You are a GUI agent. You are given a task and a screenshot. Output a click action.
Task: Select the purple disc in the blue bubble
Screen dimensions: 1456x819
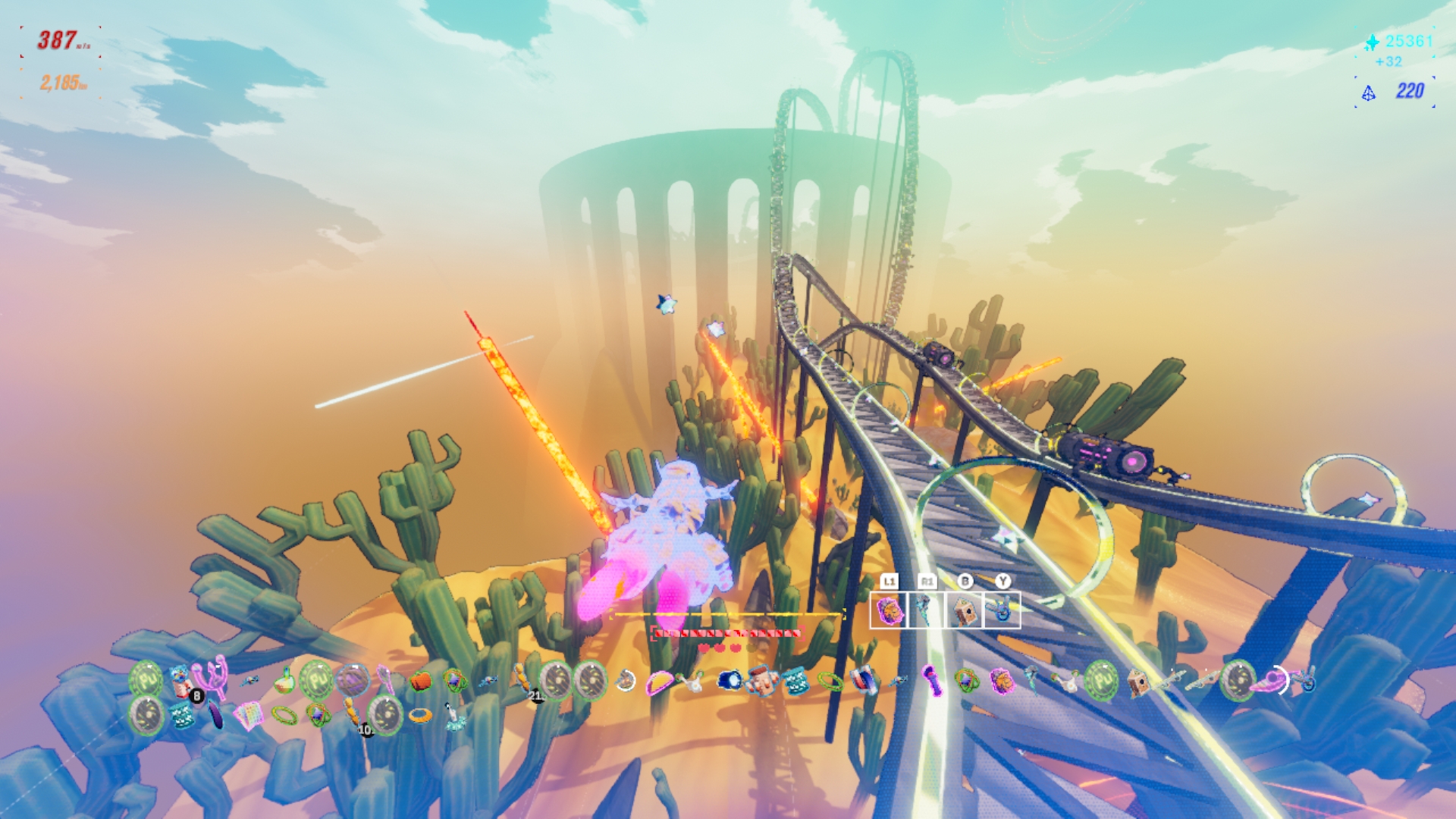tap(352, 680)
